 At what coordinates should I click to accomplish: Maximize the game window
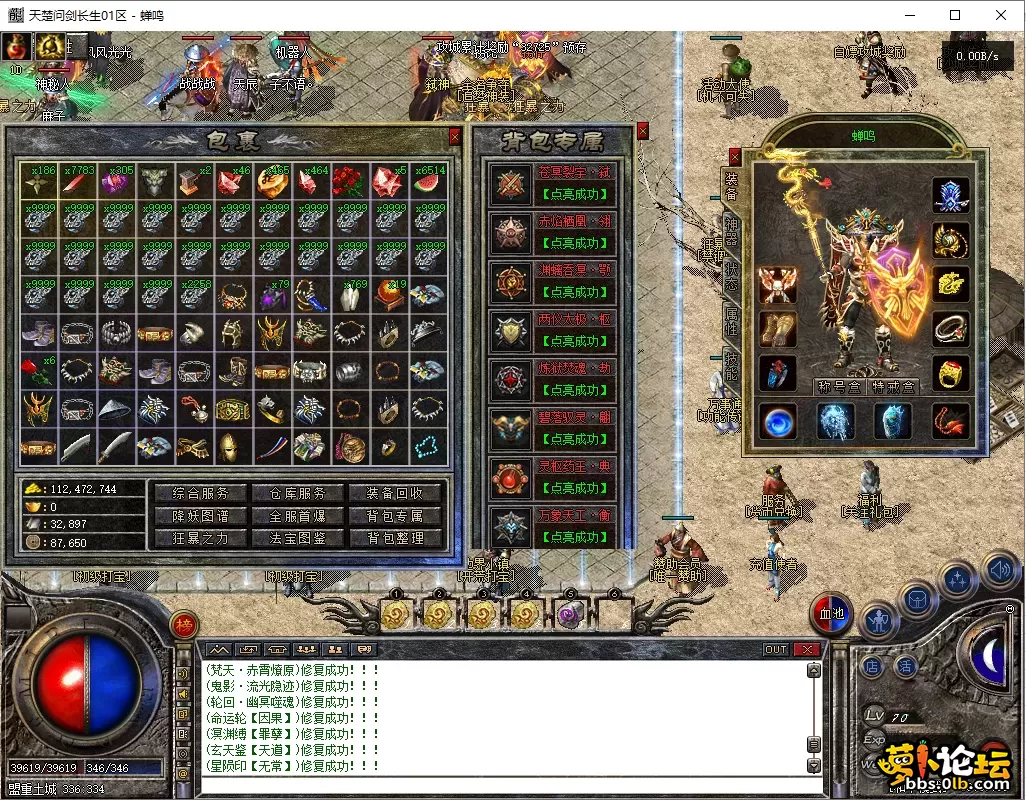point(955,15)
